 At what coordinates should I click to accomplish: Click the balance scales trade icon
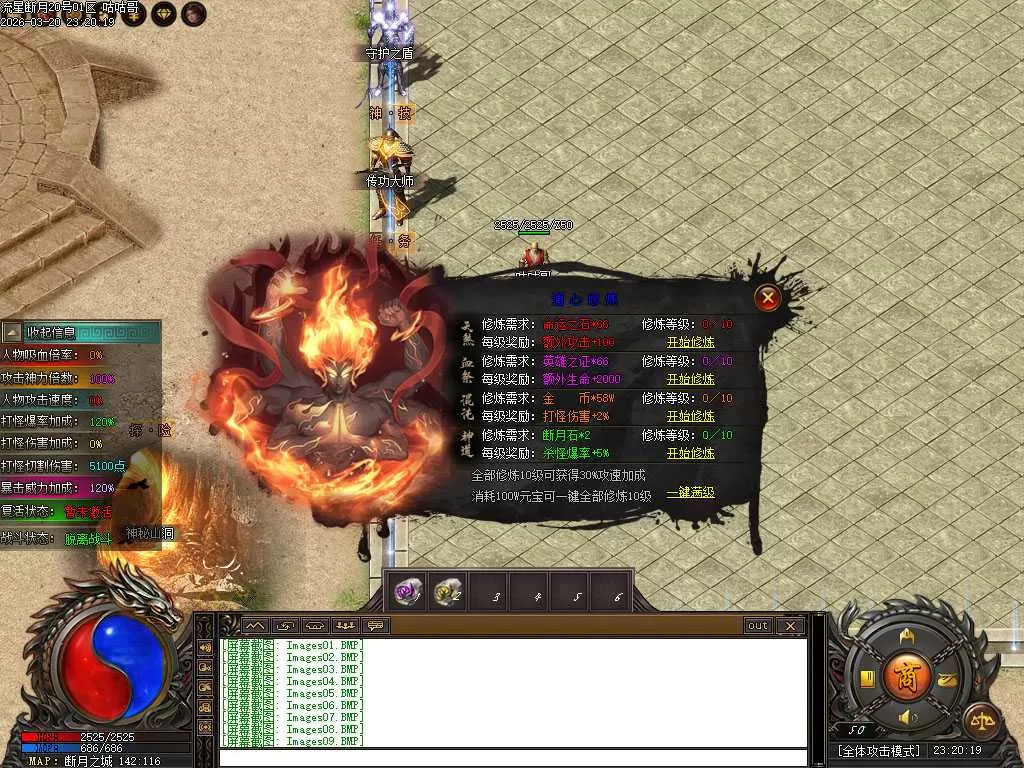pos(979,718)
